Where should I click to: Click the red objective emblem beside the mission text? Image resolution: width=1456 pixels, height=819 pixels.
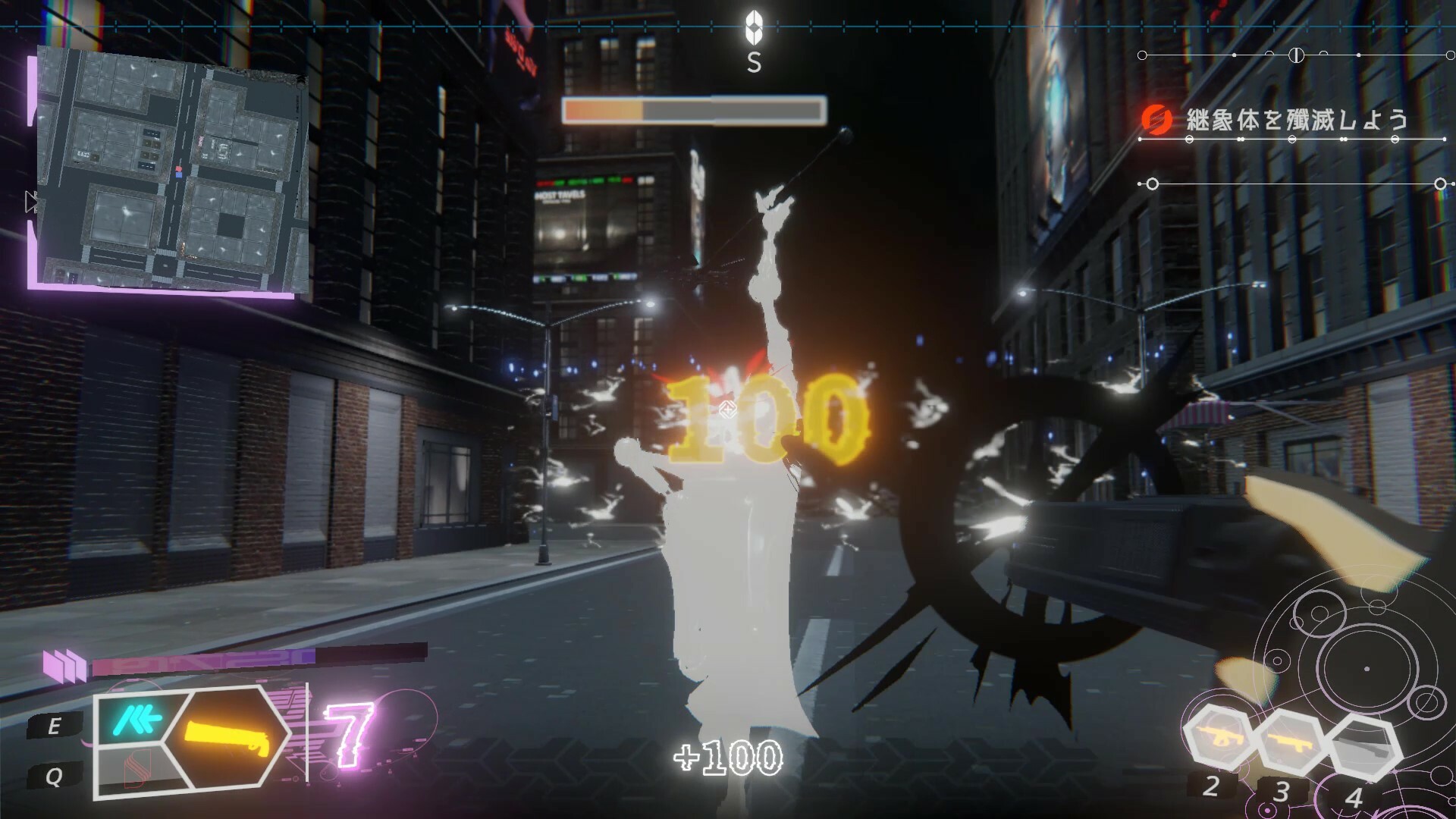(x=1156, y=119)
